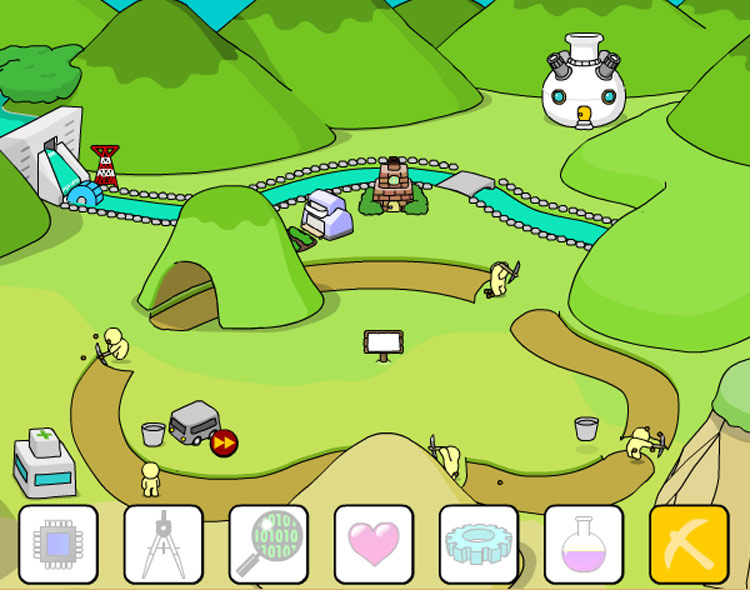Choose the drafting compass job button

point(163,544)
